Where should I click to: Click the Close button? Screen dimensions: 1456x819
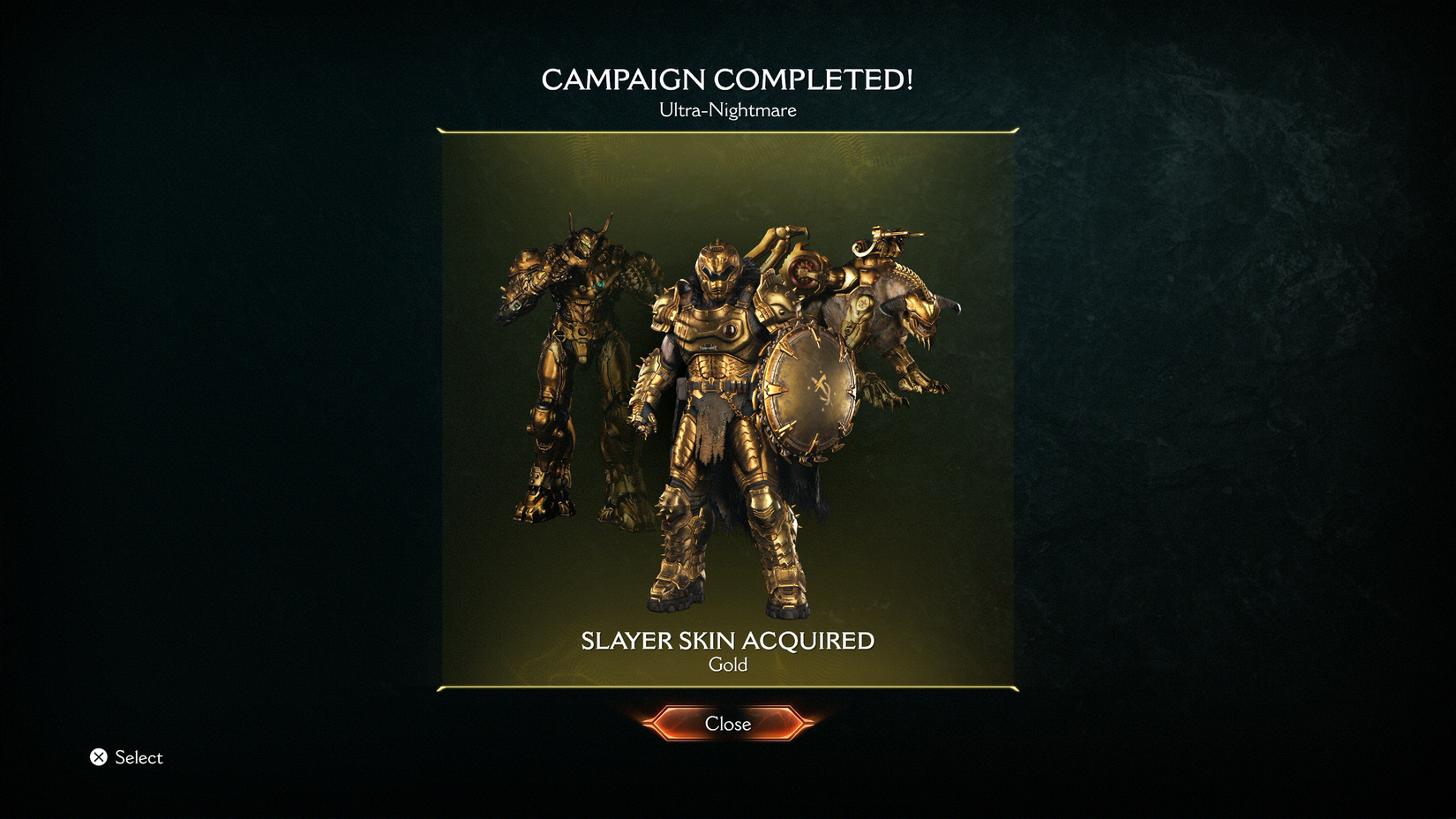click(727, 724)
